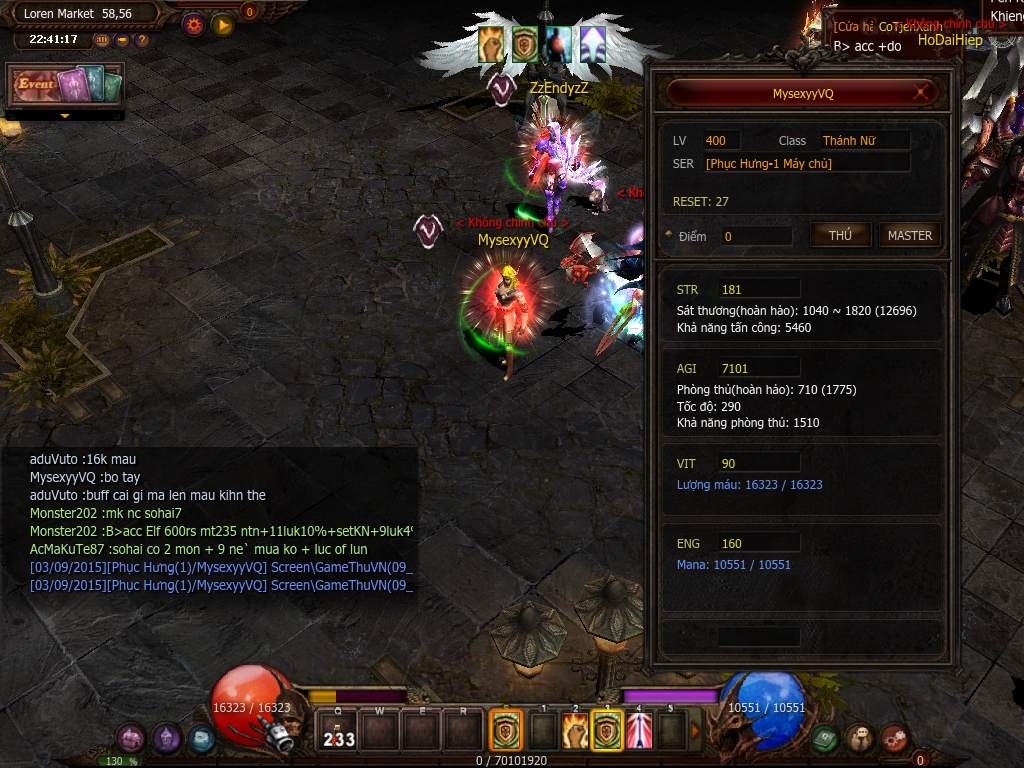Select the fist skill in hotbar slot 2

(x=574, y=731)
